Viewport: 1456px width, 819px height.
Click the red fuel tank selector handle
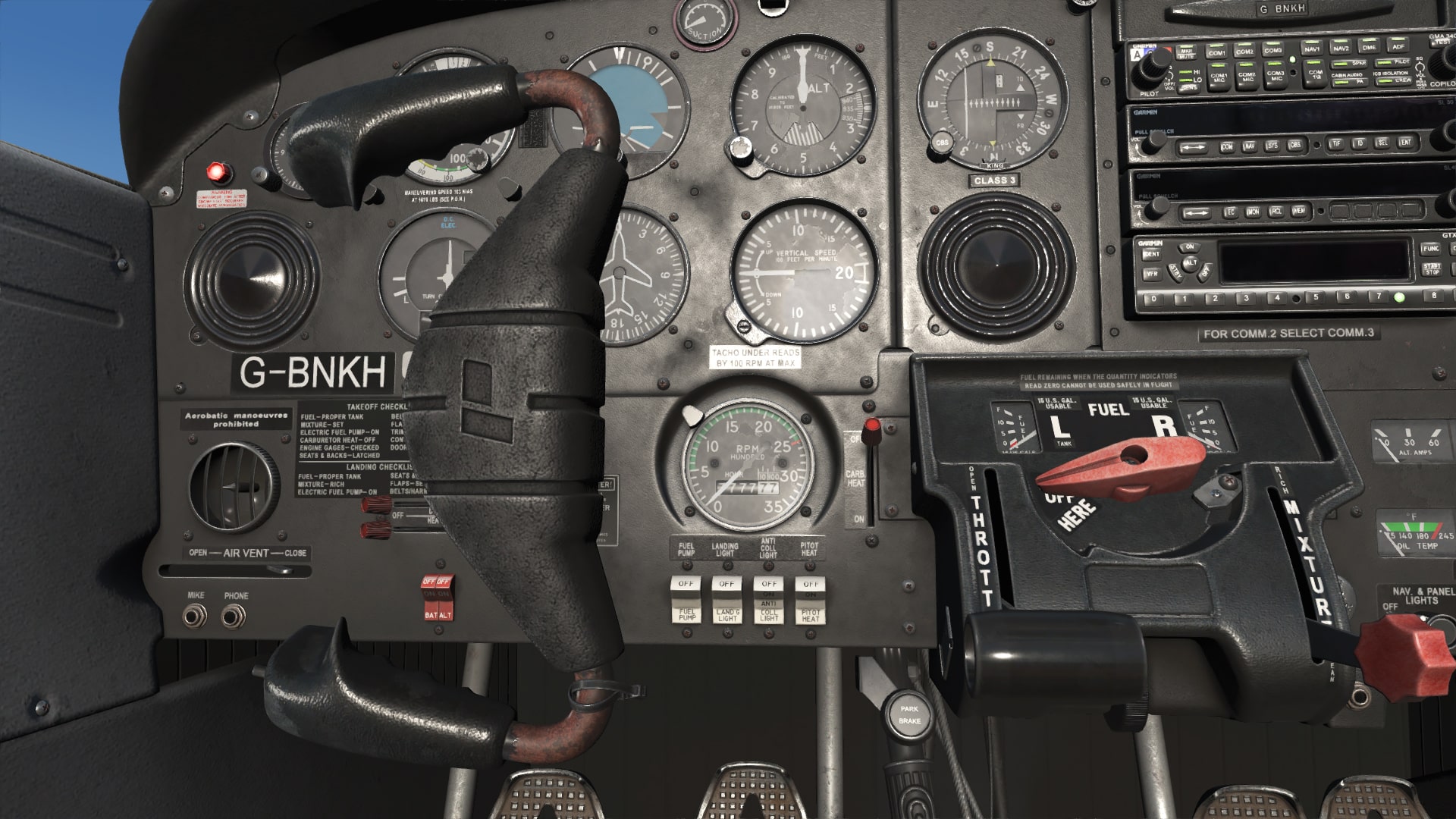[1121, 464]
